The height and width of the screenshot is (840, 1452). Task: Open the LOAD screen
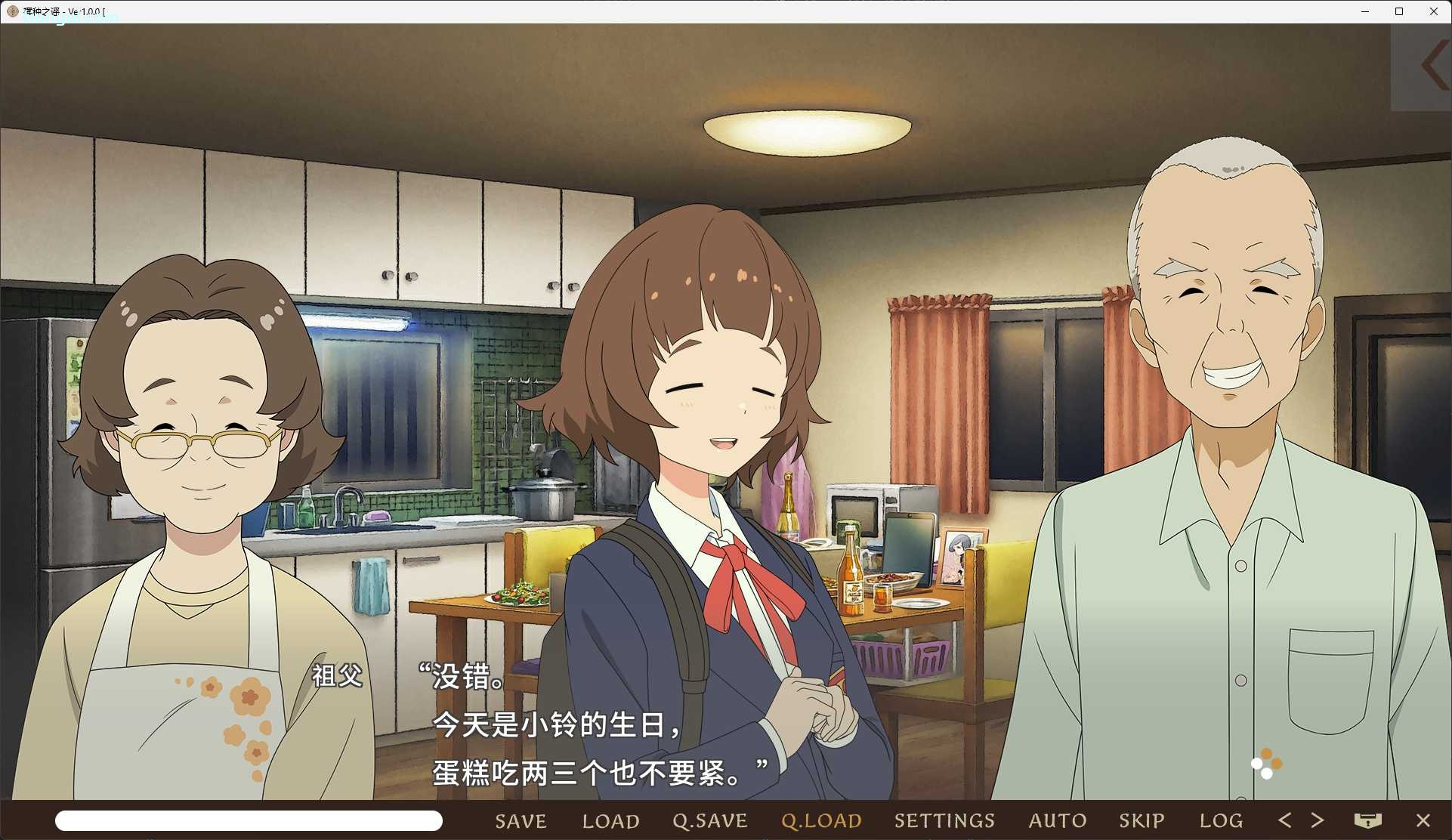pos(610,820)
